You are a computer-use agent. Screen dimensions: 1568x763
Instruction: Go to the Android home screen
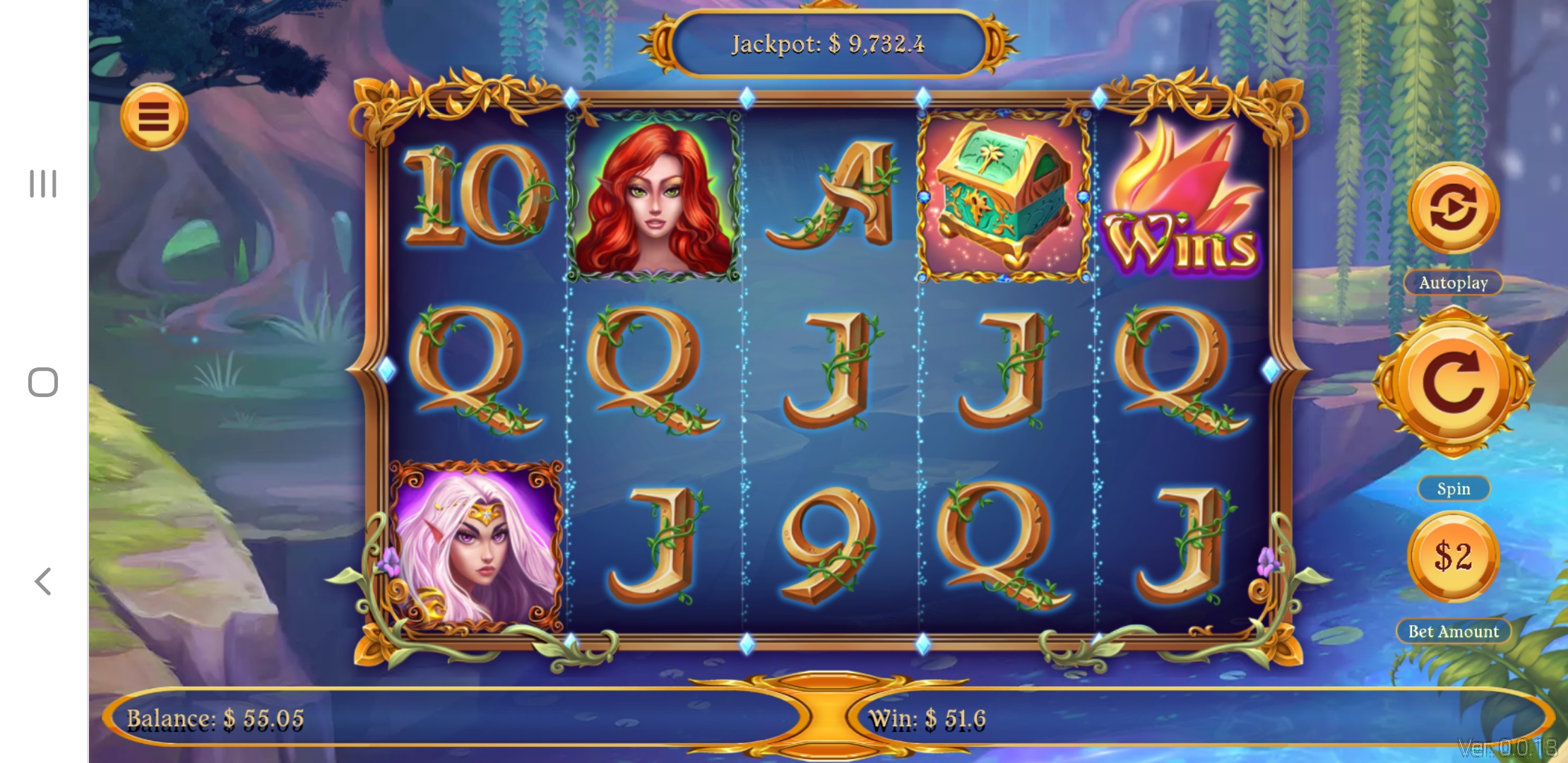point(43,382)
